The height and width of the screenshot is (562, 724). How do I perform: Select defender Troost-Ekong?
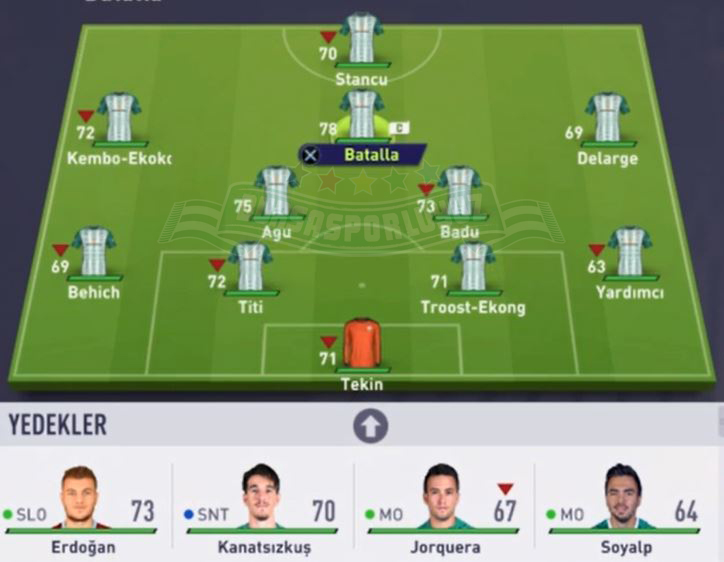[x=472, y=267]
